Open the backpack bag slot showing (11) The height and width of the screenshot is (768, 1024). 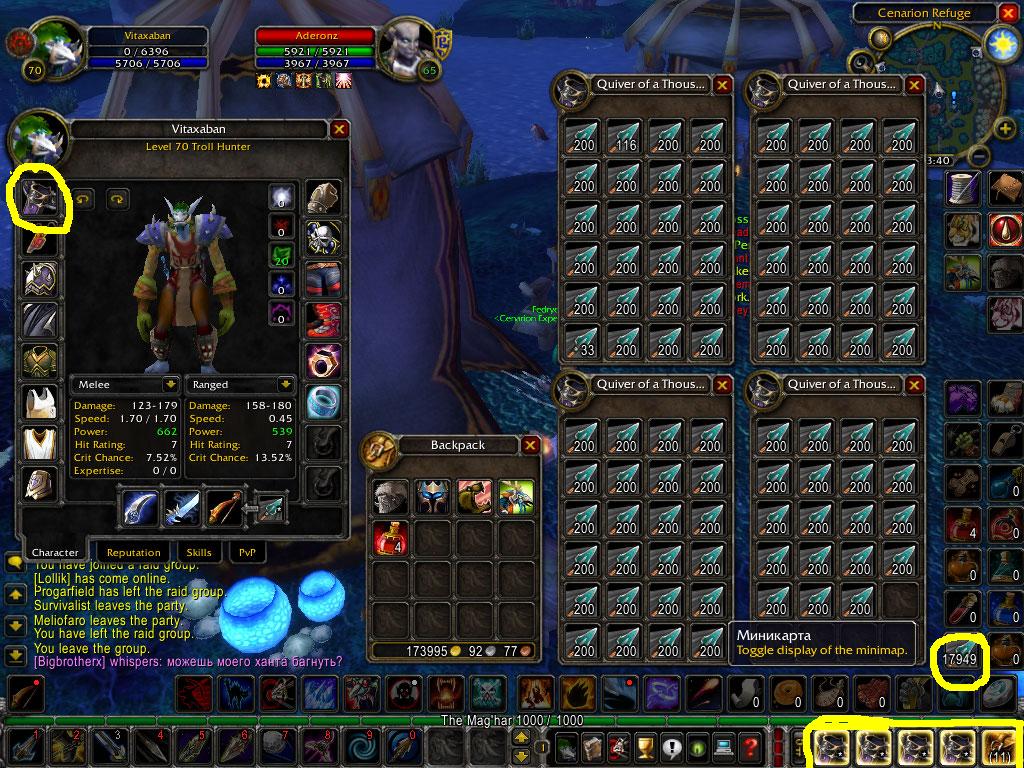pyautogui.click(x=1000, y=746)
